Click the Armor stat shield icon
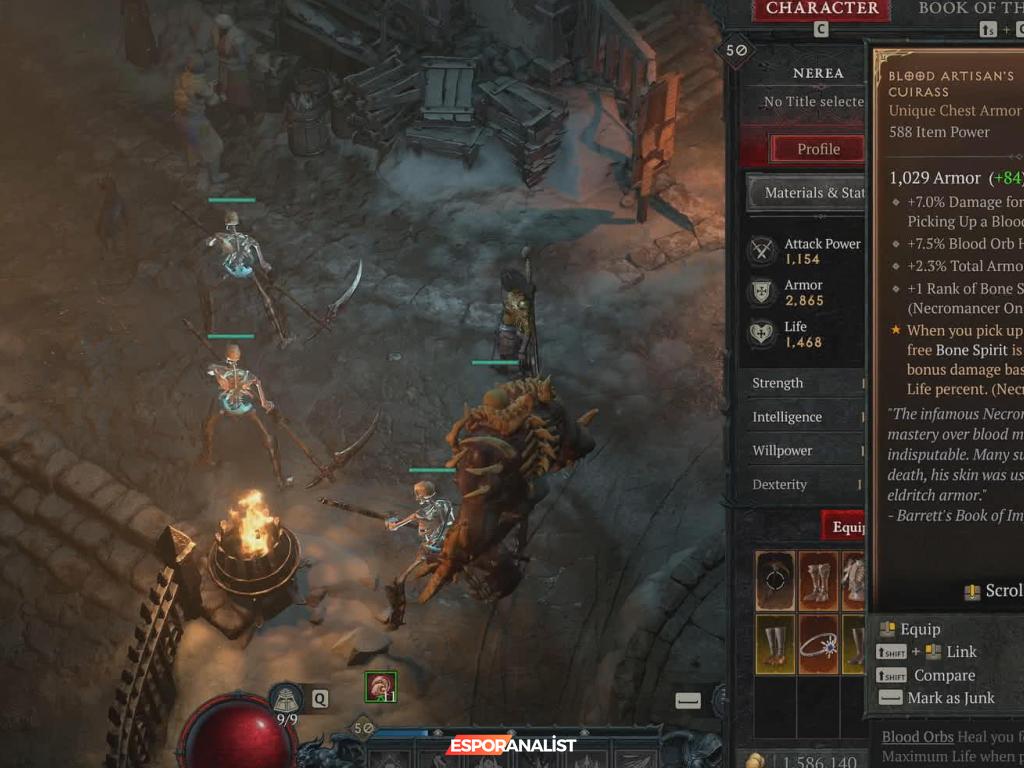This screenshot has height=768, width=1024. coord(764,292)
